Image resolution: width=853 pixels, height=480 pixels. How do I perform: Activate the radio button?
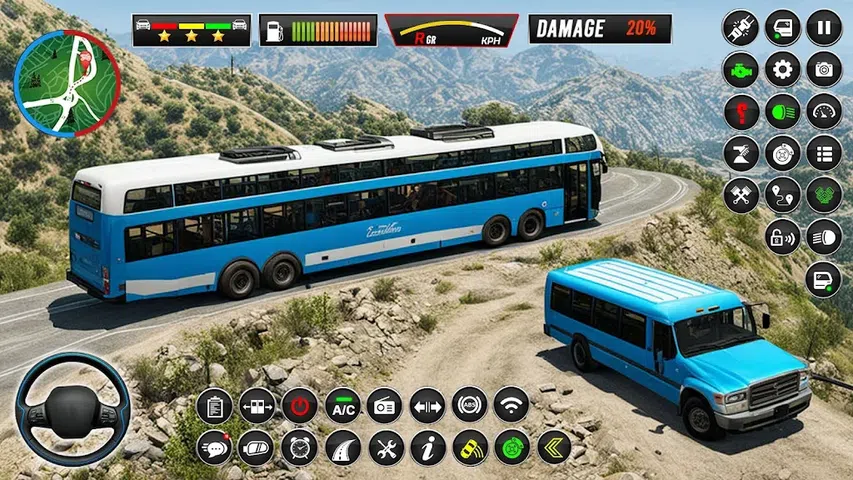click(384, 405)
